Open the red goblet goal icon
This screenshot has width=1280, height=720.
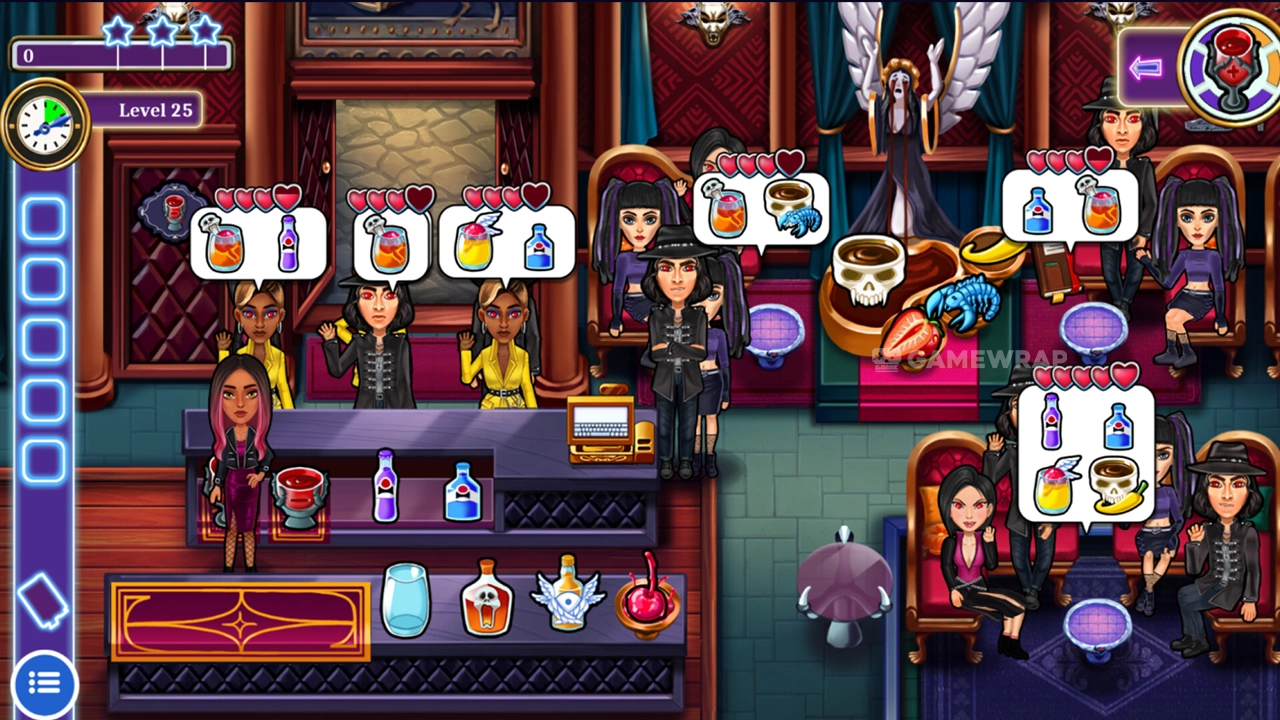point(1229,66)
